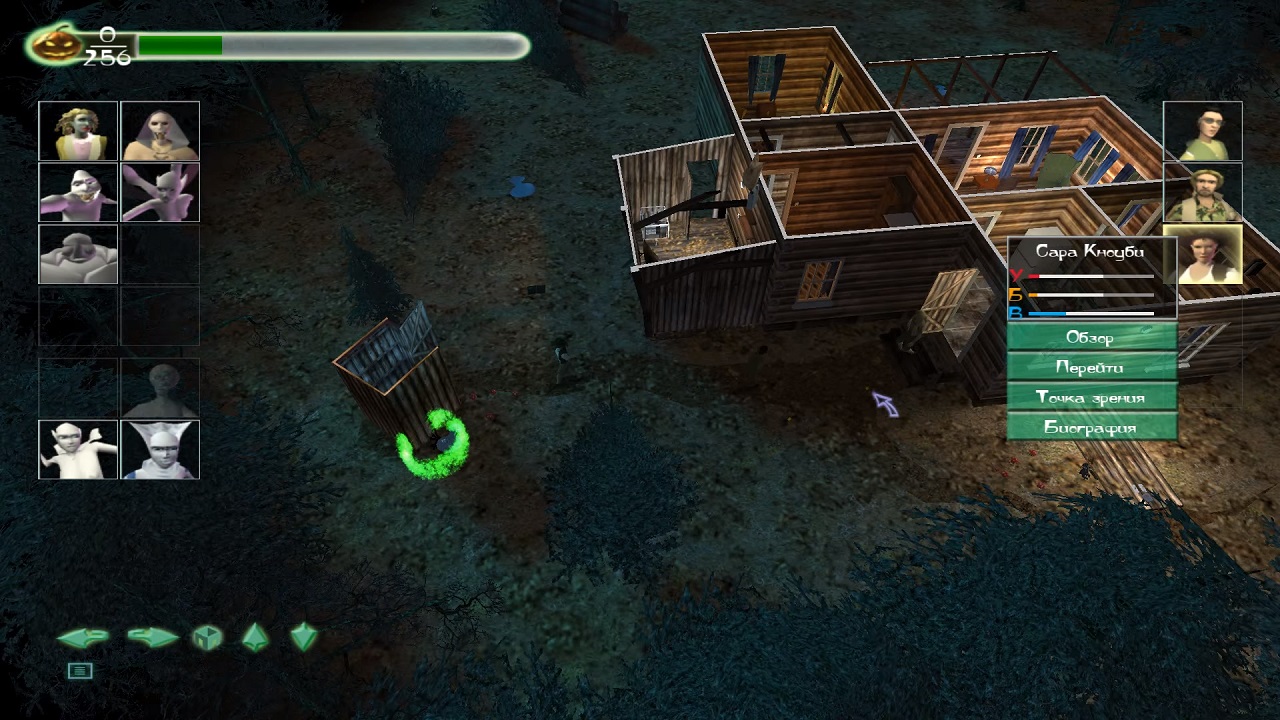
Task: Select the blonde green-faced ghost portrait
Action: [x=78, y=131]
